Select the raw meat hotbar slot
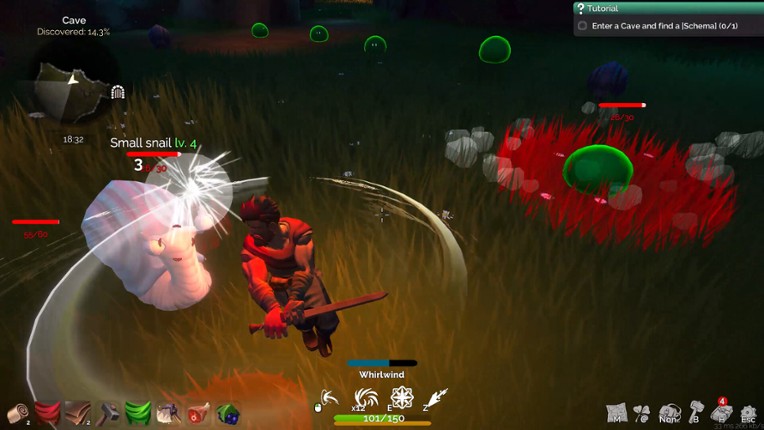 pos(198,413)
